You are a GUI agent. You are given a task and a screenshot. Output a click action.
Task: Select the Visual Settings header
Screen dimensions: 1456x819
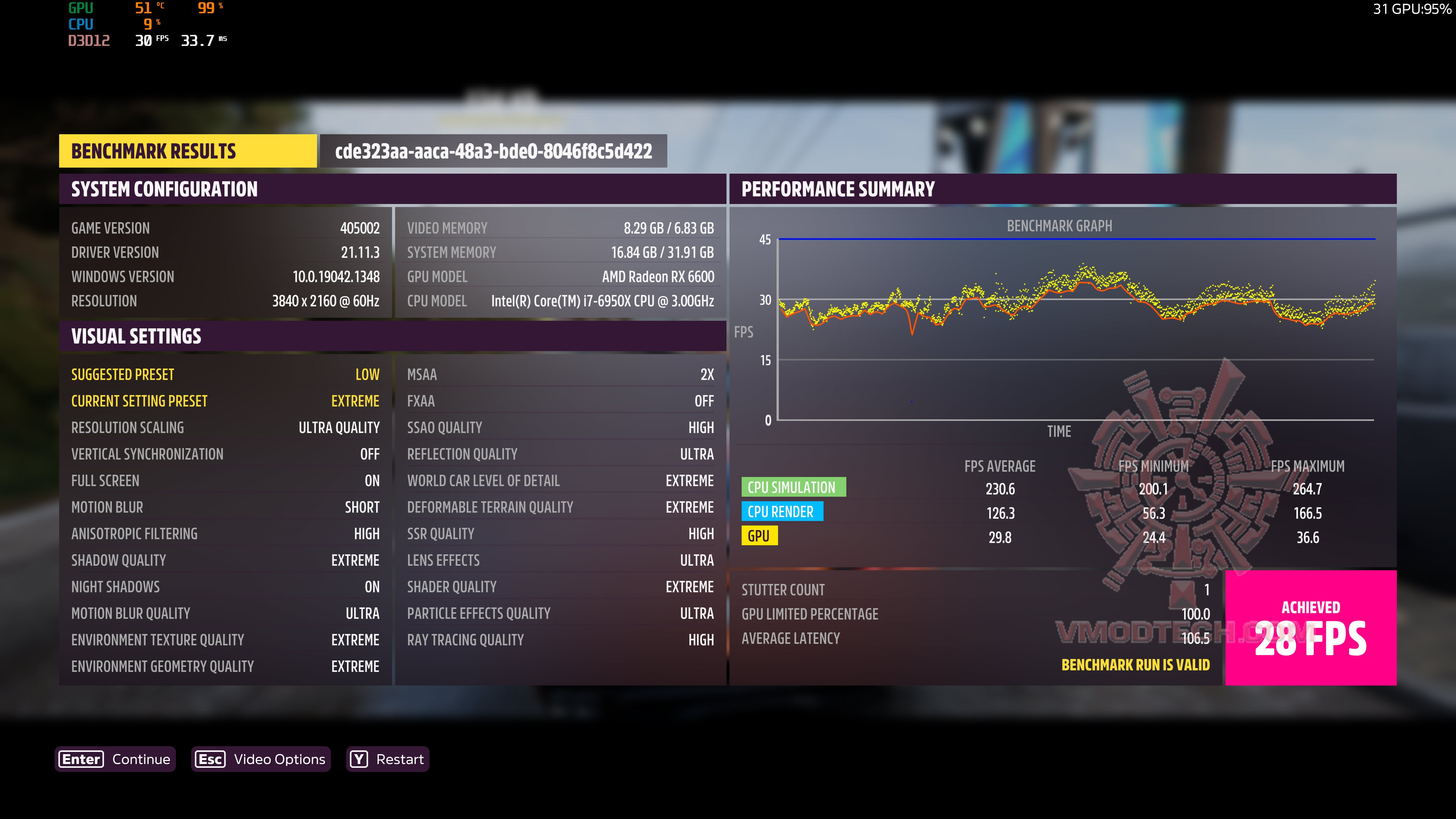(x=136, y=336)
